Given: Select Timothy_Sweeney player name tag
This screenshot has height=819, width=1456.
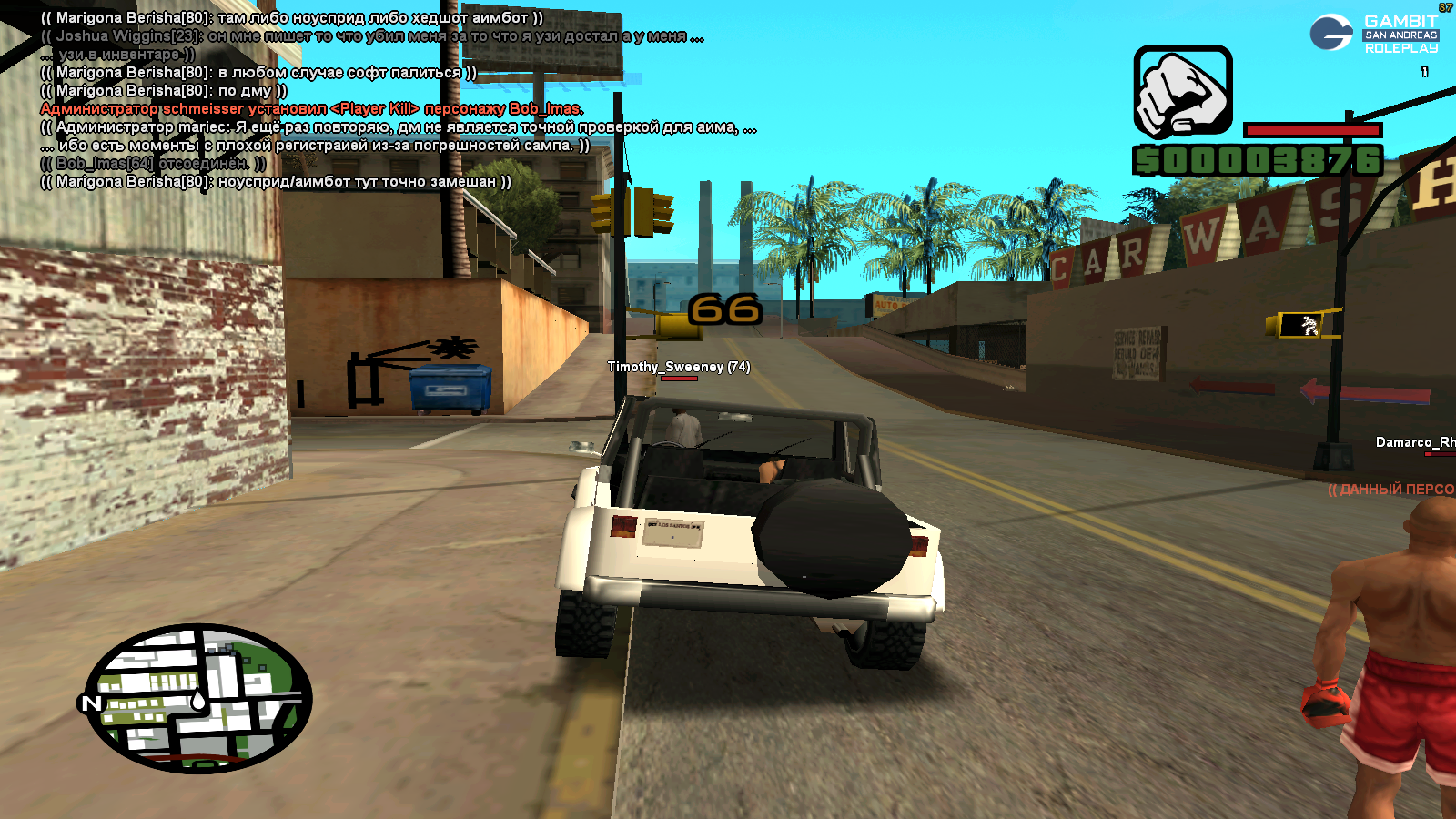Looking at the screenshot, I should click(678, 367).
